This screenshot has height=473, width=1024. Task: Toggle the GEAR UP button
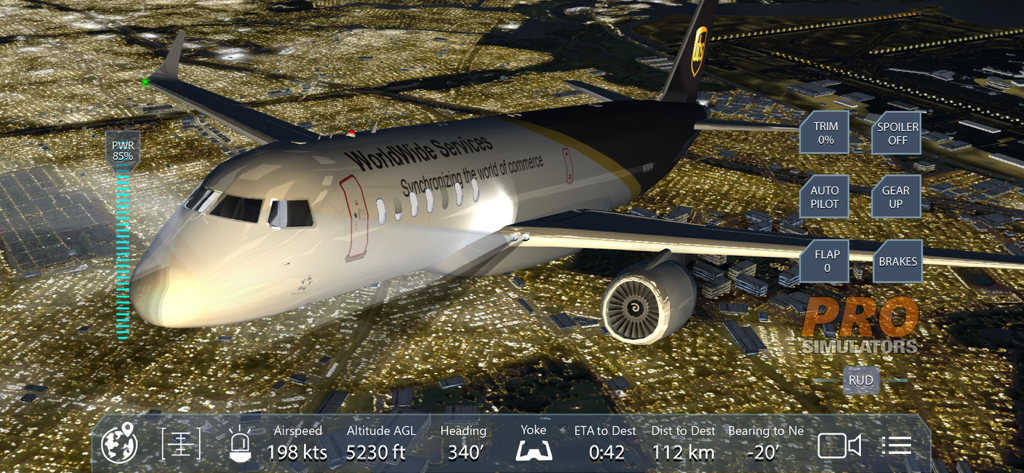point(895,197)
